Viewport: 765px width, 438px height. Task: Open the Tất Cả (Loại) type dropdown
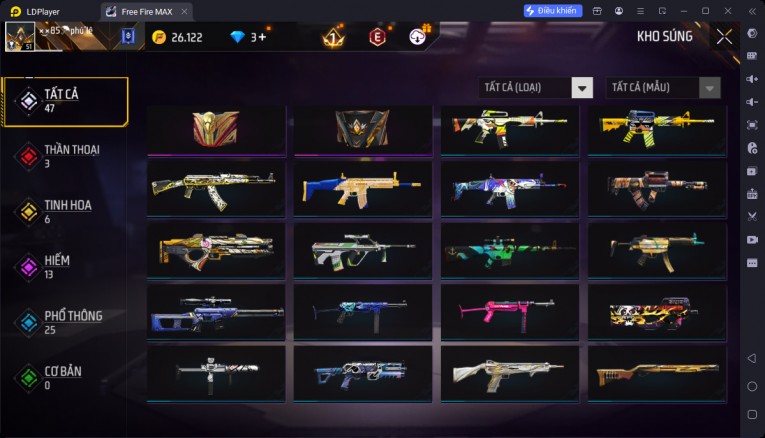(x=536, y=87)
